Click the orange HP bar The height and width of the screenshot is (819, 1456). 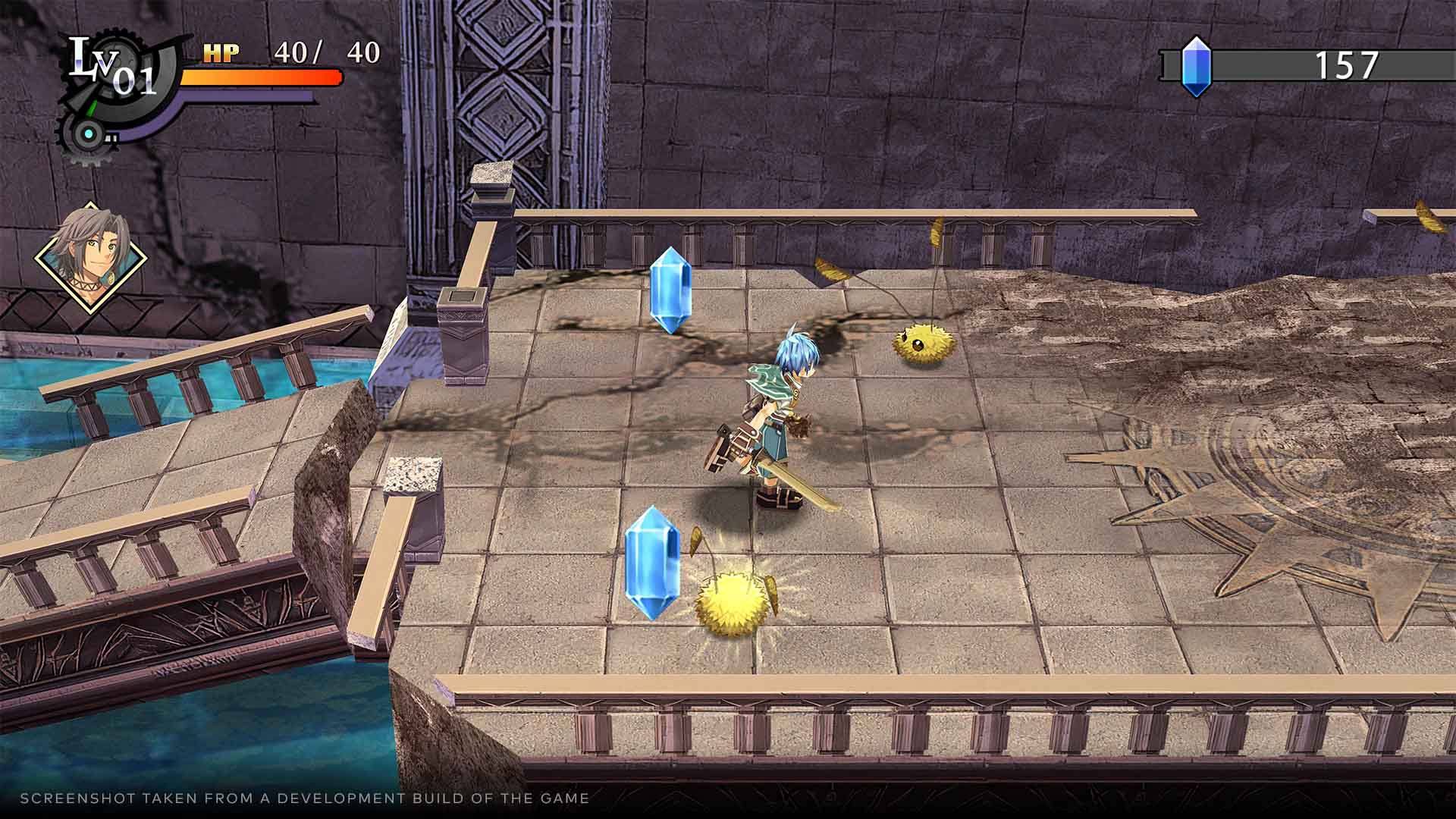tap(258, 76)
